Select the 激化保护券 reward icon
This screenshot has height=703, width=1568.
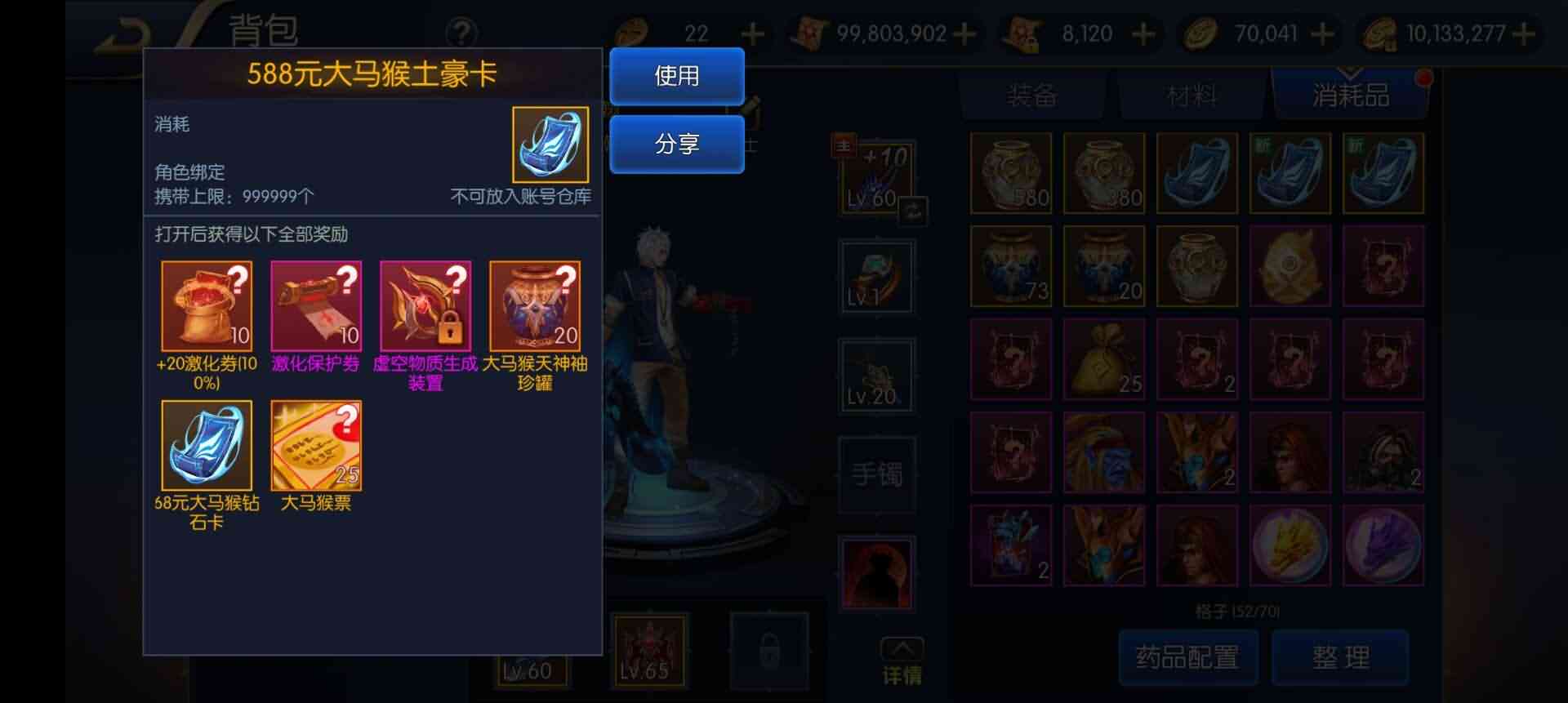click(316, 305)
